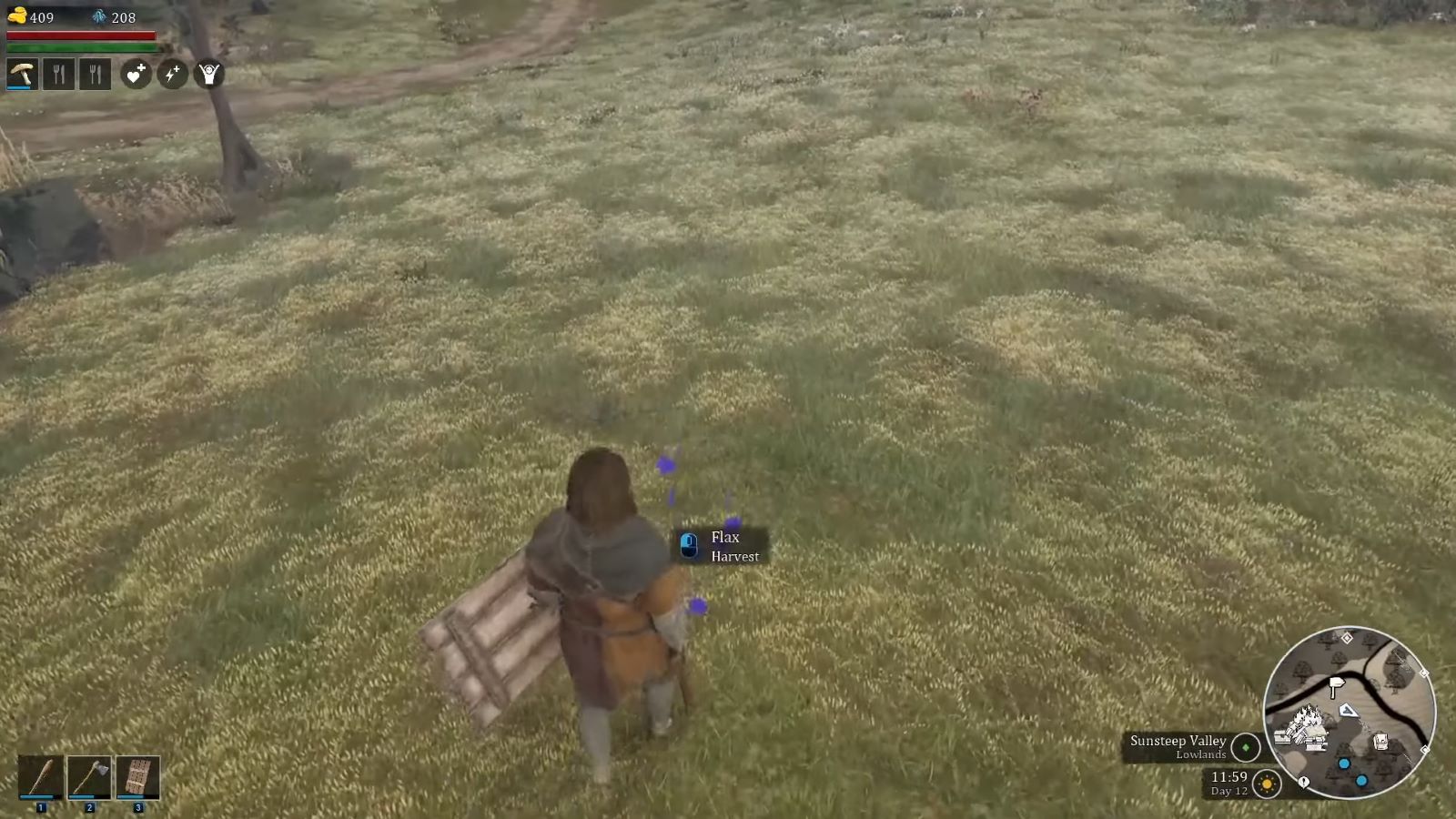Click the Flax Harvest interaction prompt
Image resolution: width=1456 pixels, height=819 pixels.
722,546
